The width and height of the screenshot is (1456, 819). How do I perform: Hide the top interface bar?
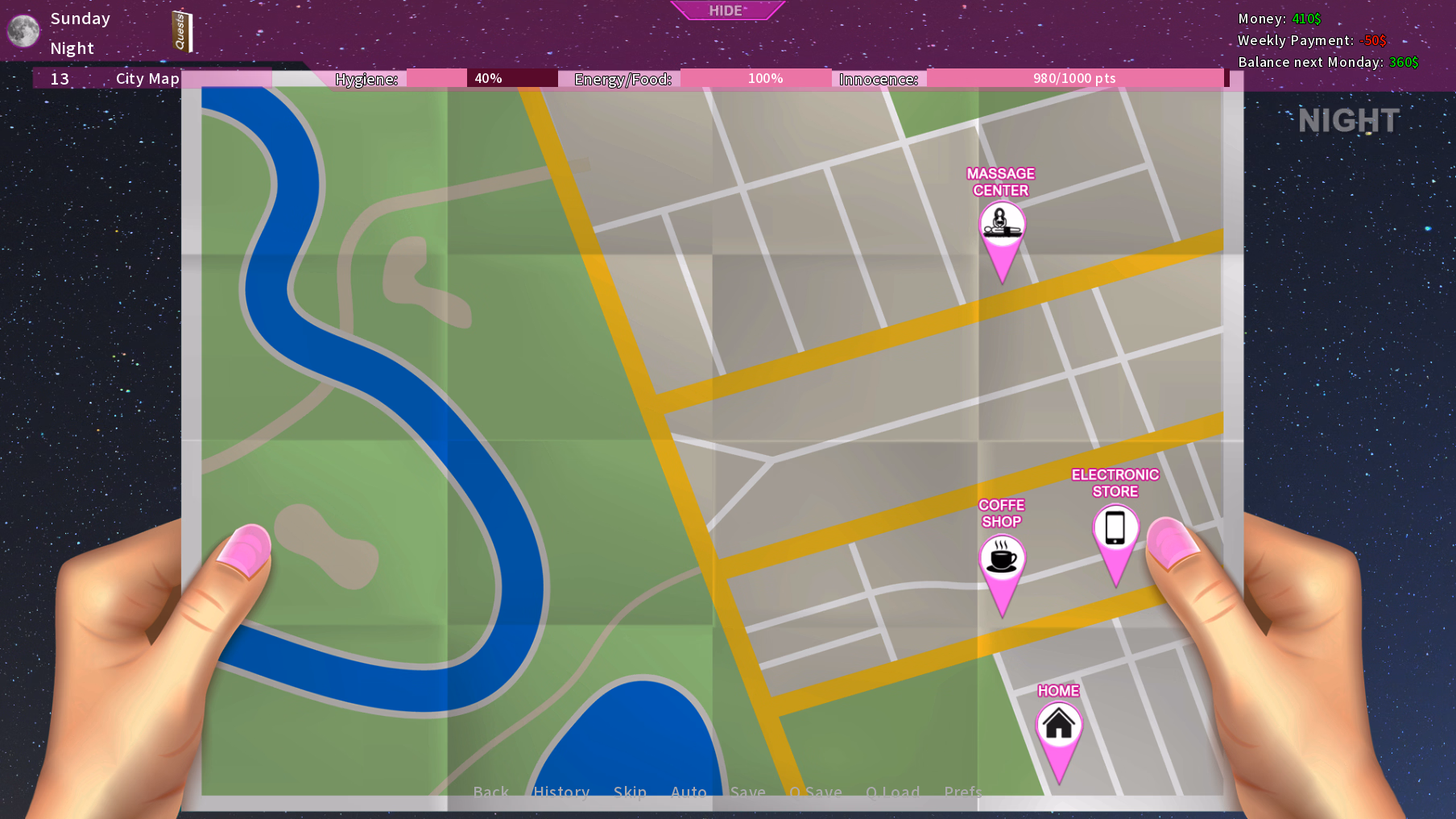click(x=726, y=10)
